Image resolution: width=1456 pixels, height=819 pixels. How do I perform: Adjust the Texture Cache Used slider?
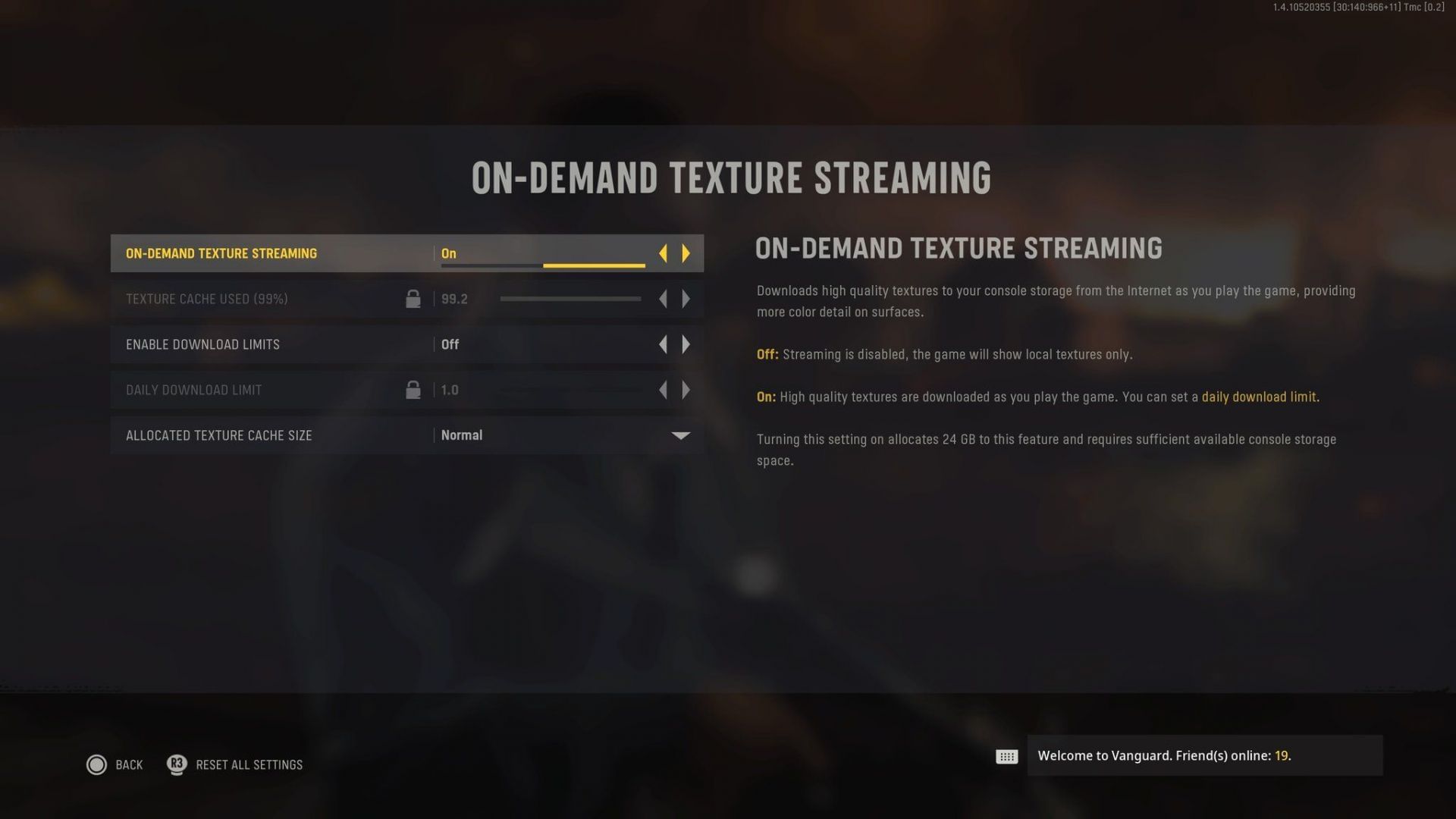570,298
